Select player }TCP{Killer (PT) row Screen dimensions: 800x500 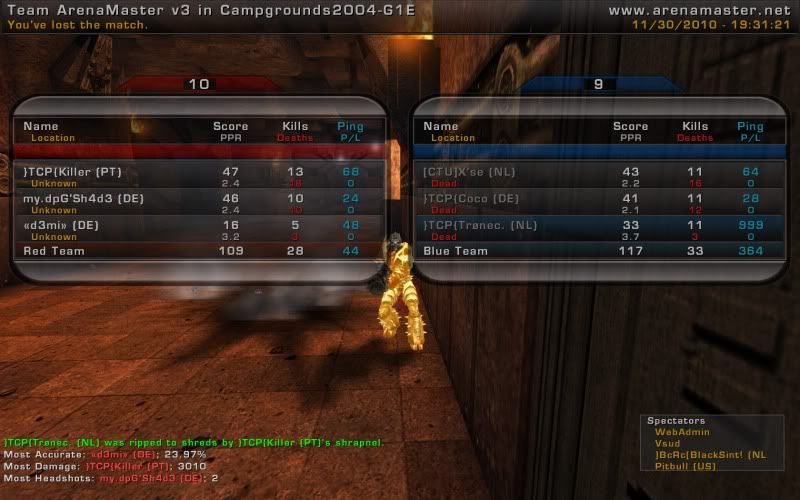(x=71, y=172)
